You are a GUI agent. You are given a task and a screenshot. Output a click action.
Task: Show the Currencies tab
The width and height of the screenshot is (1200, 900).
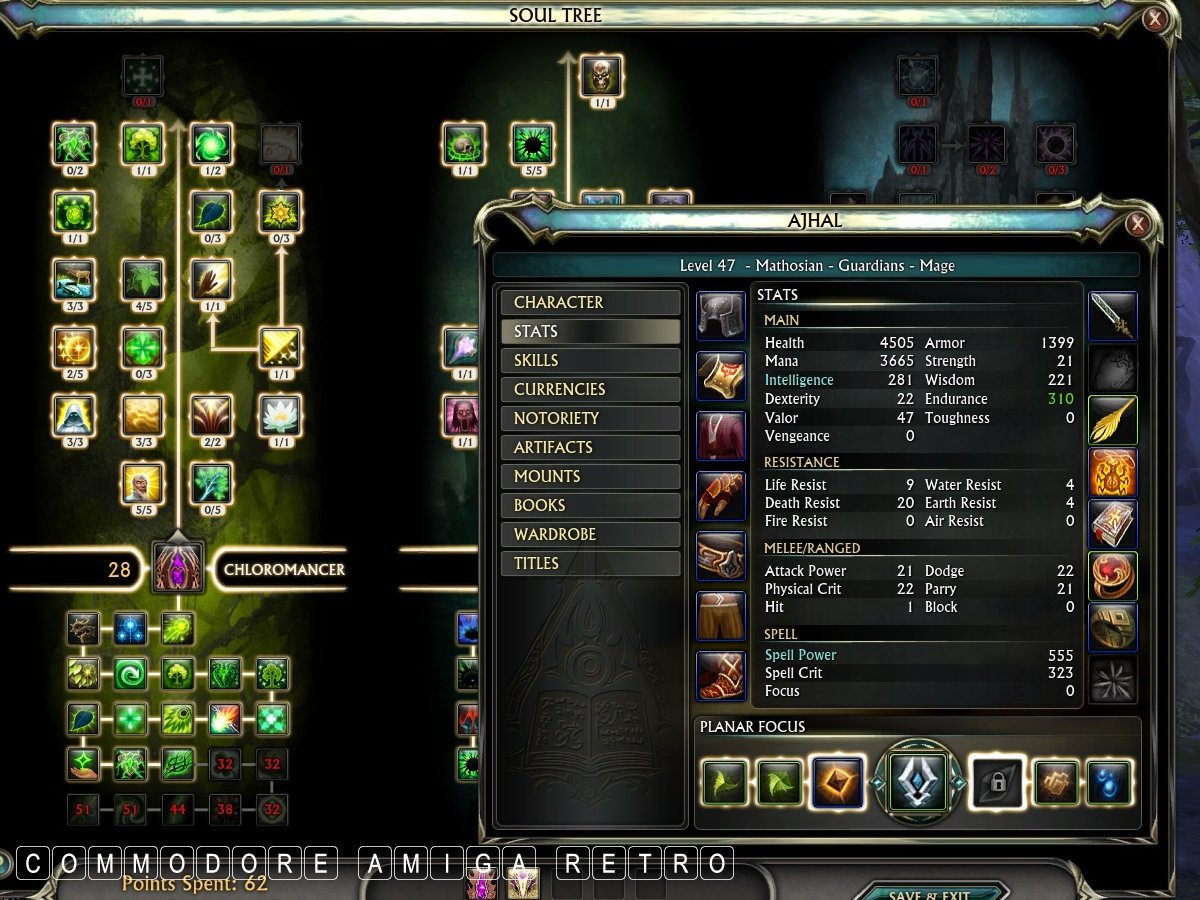590,389
